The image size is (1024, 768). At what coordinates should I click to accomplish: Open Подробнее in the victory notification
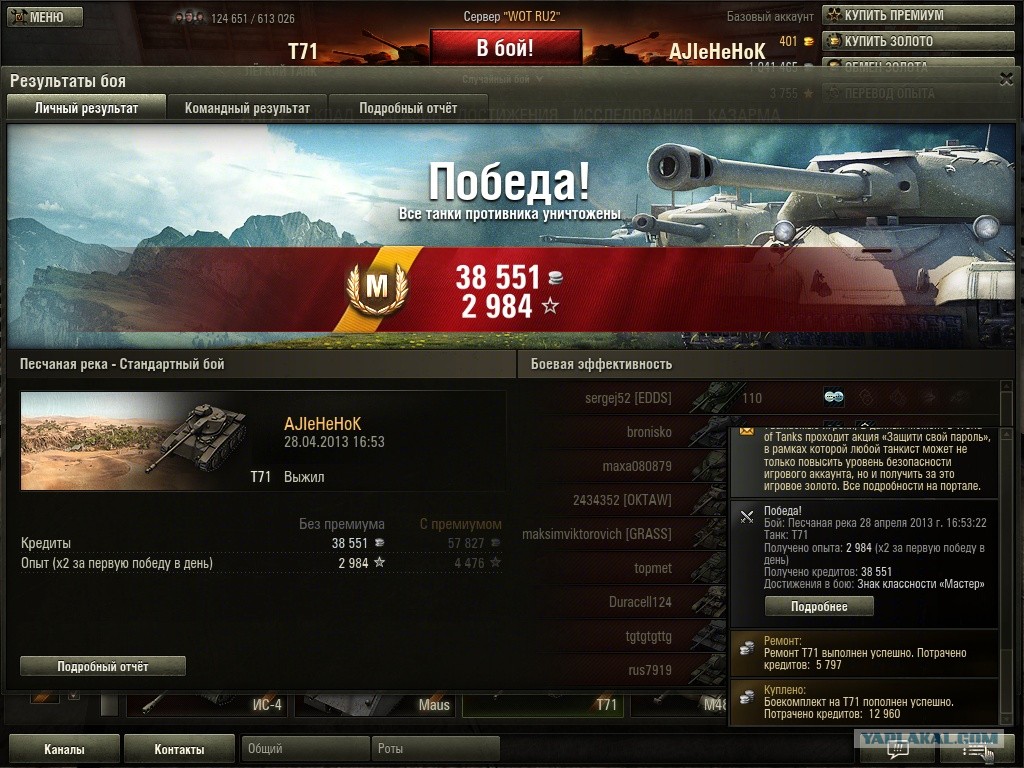819,607
